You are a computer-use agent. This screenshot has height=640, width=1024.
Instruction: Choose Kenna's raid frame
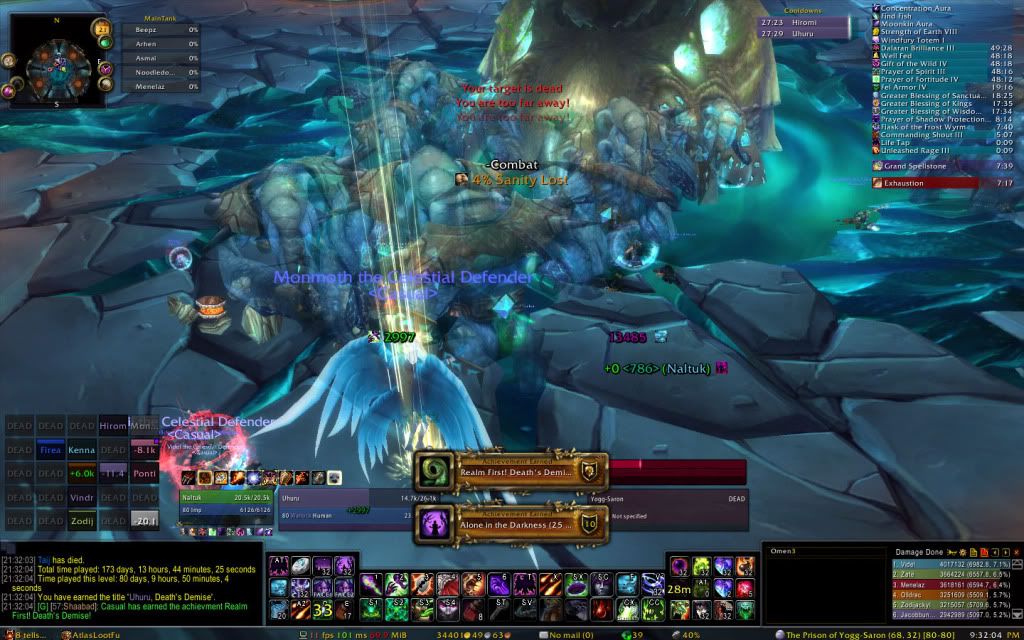click(82, 450)
